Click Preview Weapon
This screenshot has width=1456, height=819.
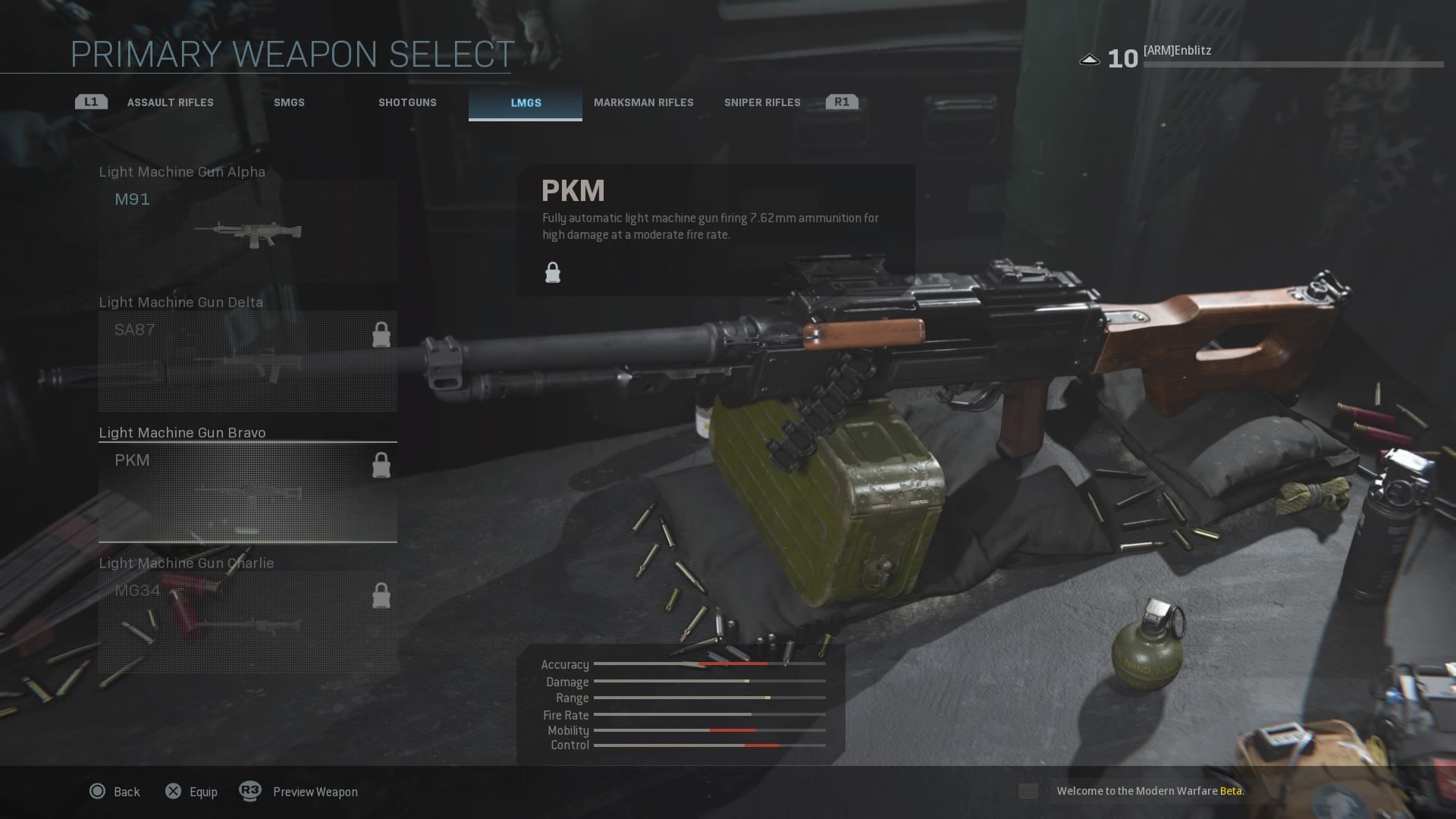315,791
